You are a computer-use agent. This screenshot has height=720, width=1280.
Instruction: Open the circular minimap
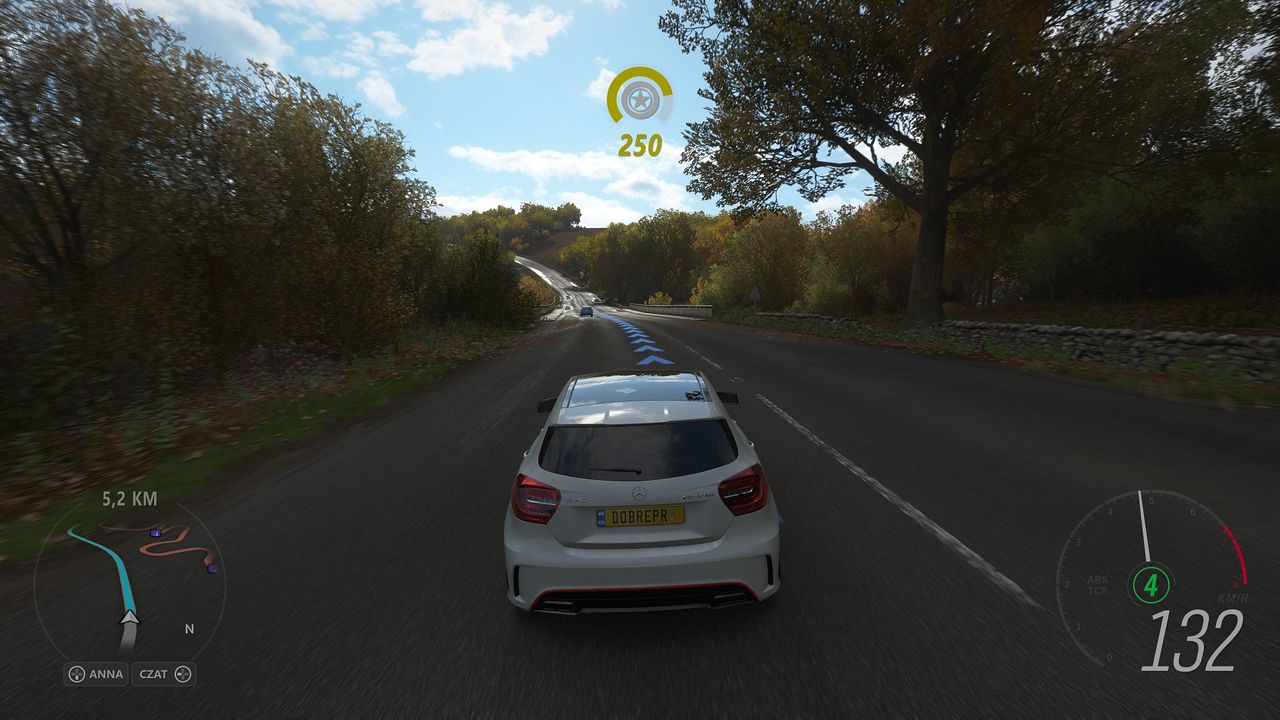coord(130,590)
